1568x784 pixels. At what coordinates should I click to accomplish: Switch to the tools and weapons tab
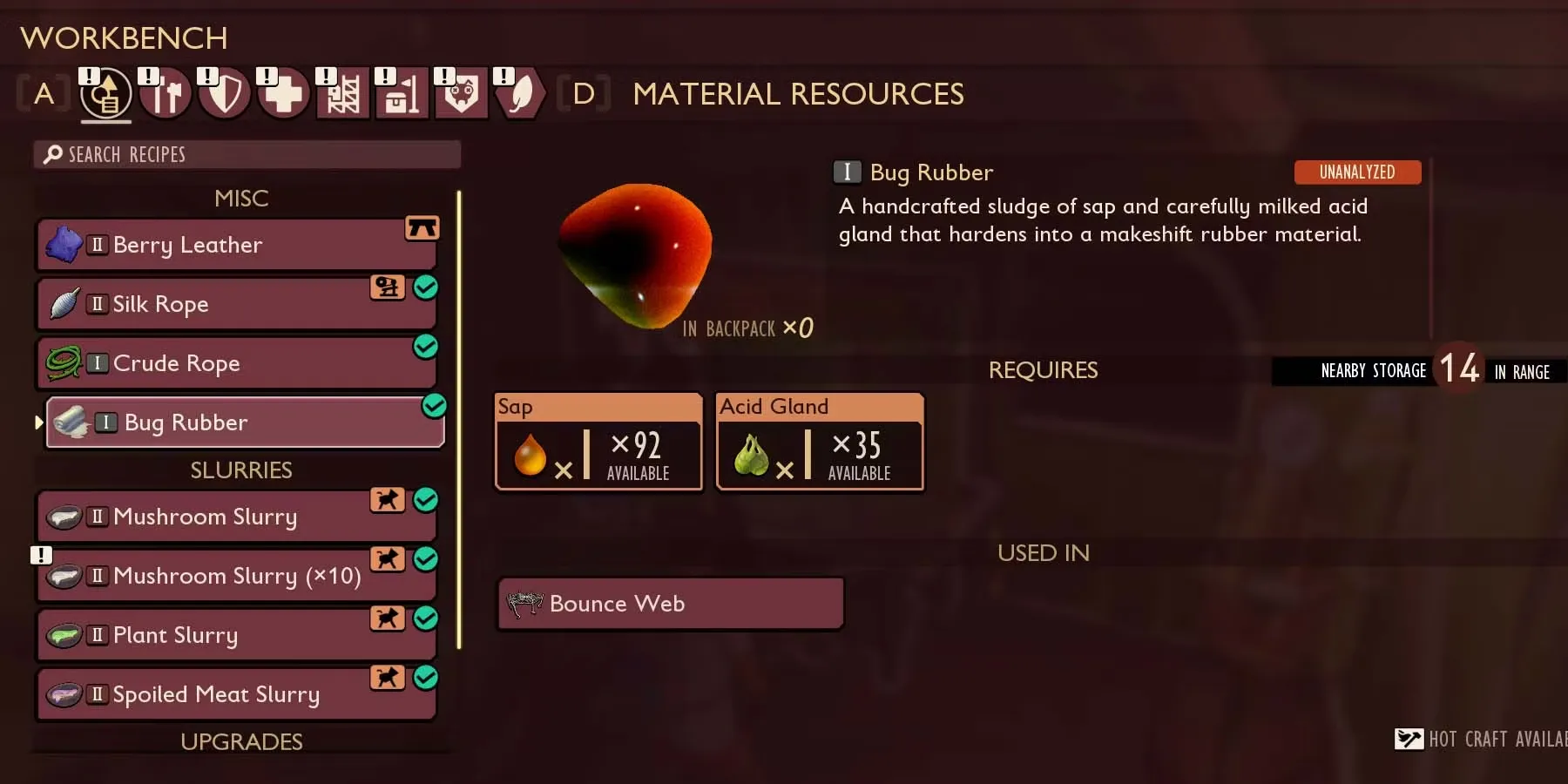click(x=166, y=94)
